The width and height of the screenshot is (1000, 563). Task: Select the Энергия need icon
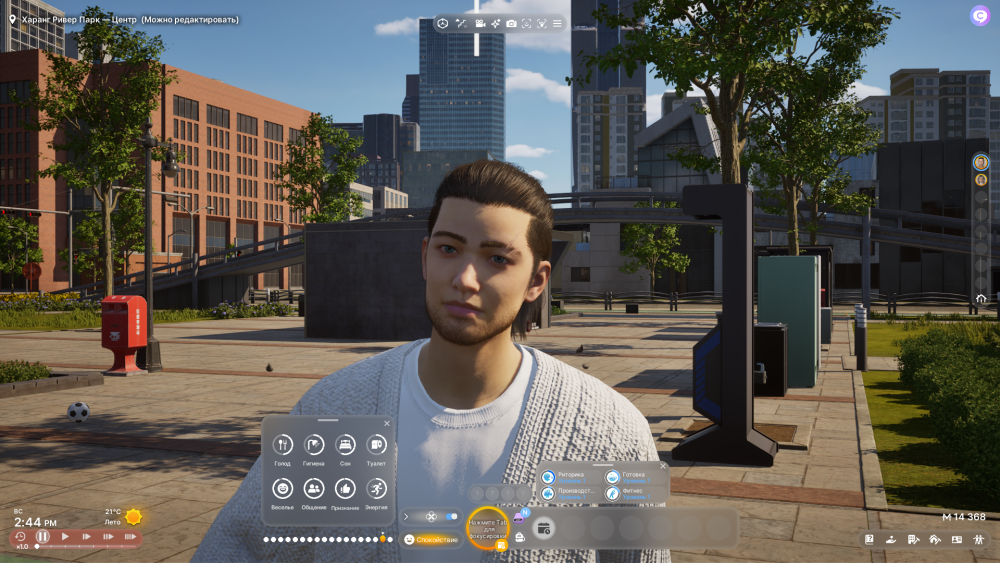[x=376, y=488]
